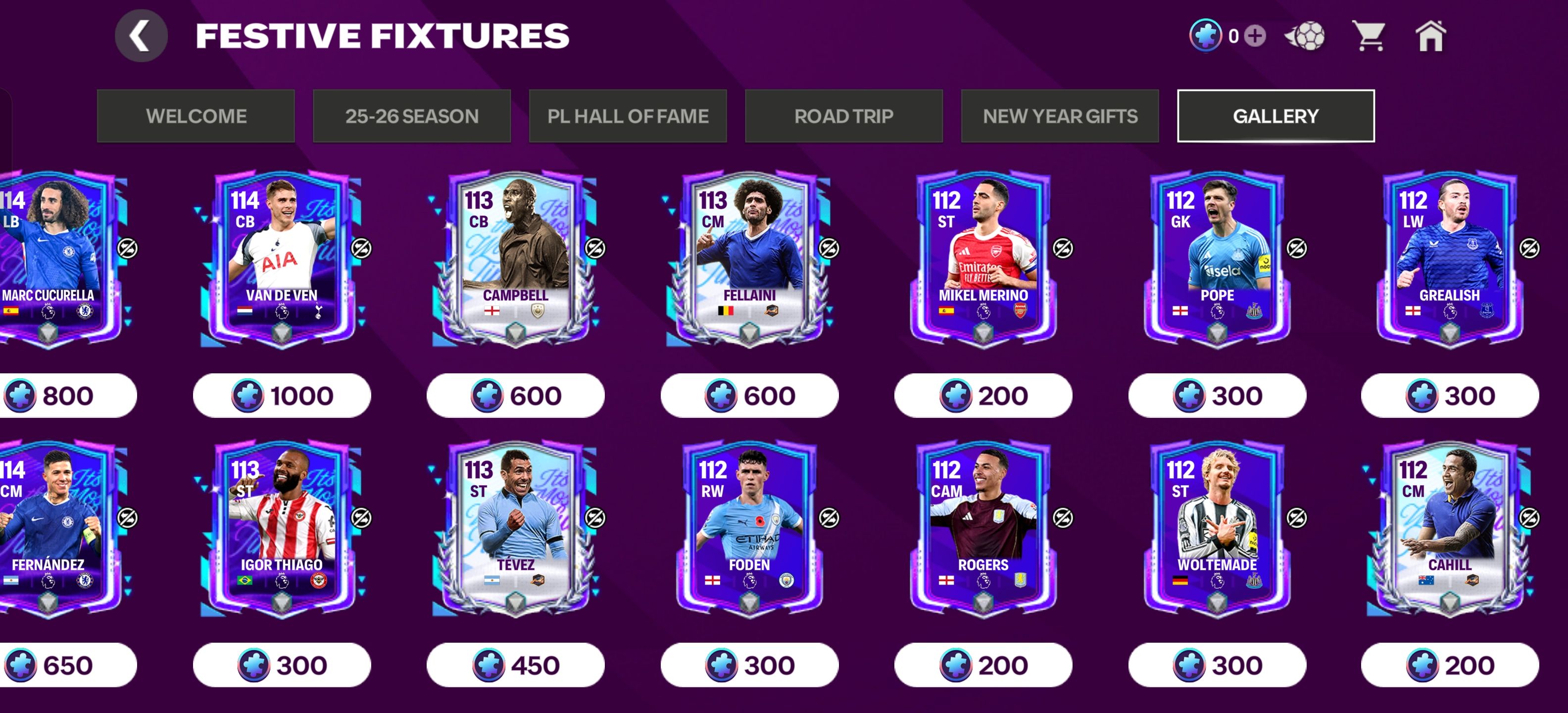Viewport: 1568px width, 713px height.
Task: Return to the home screen
Action: pos(1430,36)
